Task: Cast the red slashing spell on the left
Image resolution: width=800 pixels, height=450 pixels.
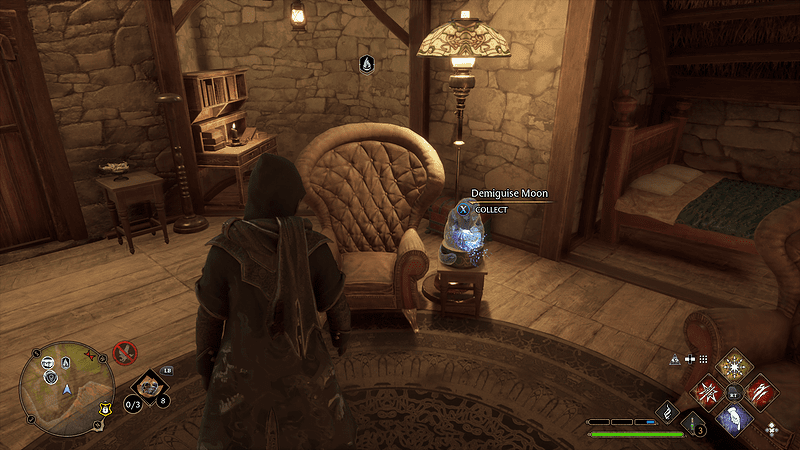Action: (709, 389)
